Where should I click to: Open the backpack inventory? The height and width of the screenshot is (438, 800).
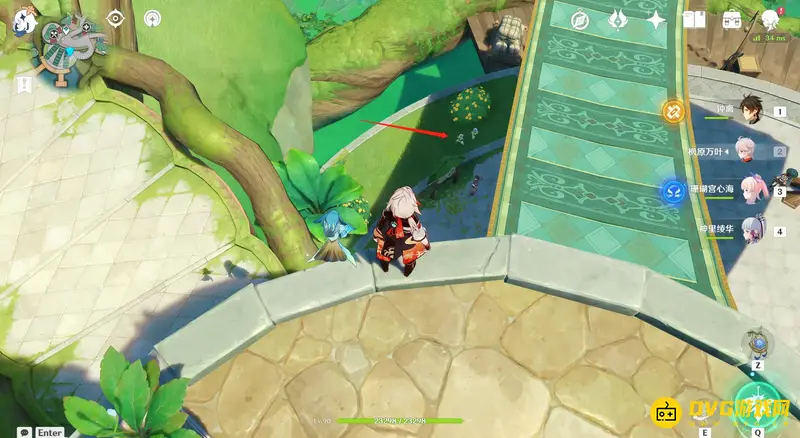pos(732,20)
